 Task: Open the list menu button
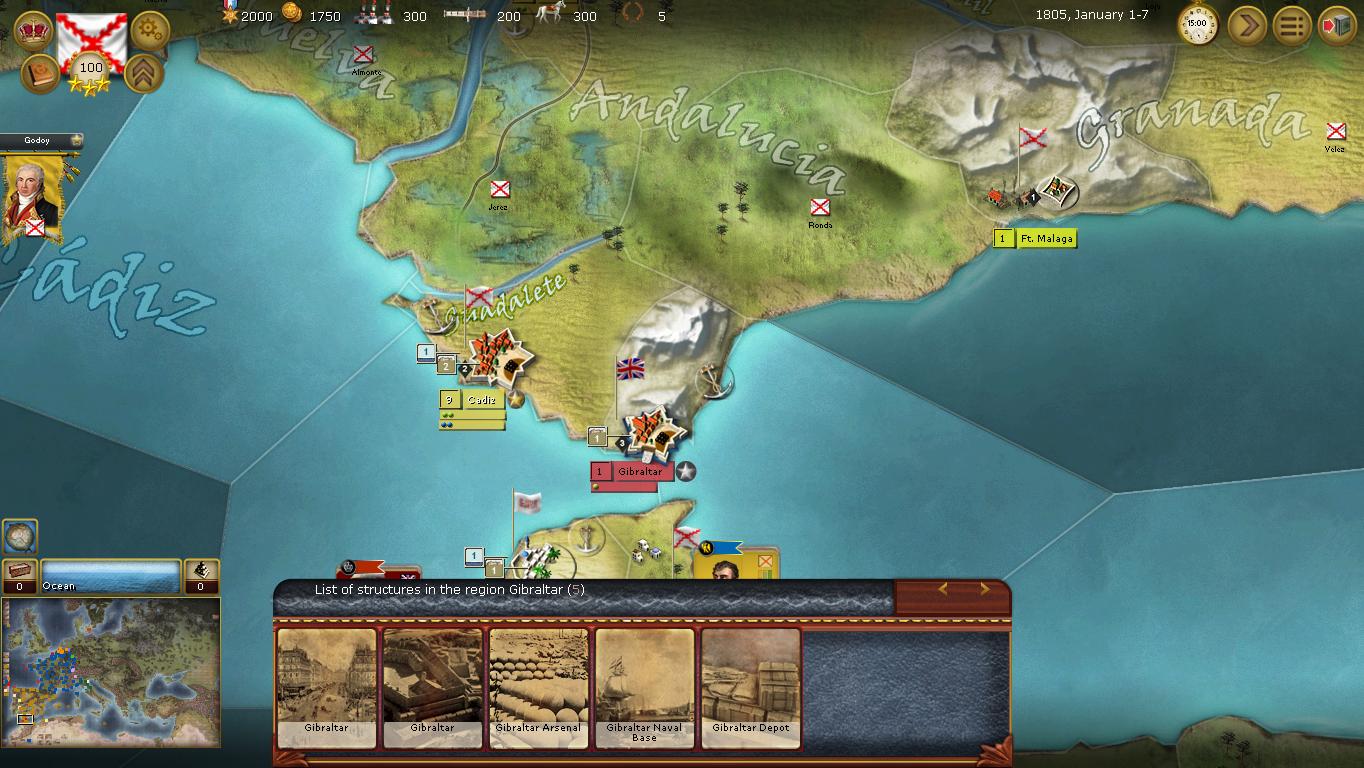point(1292,24)
